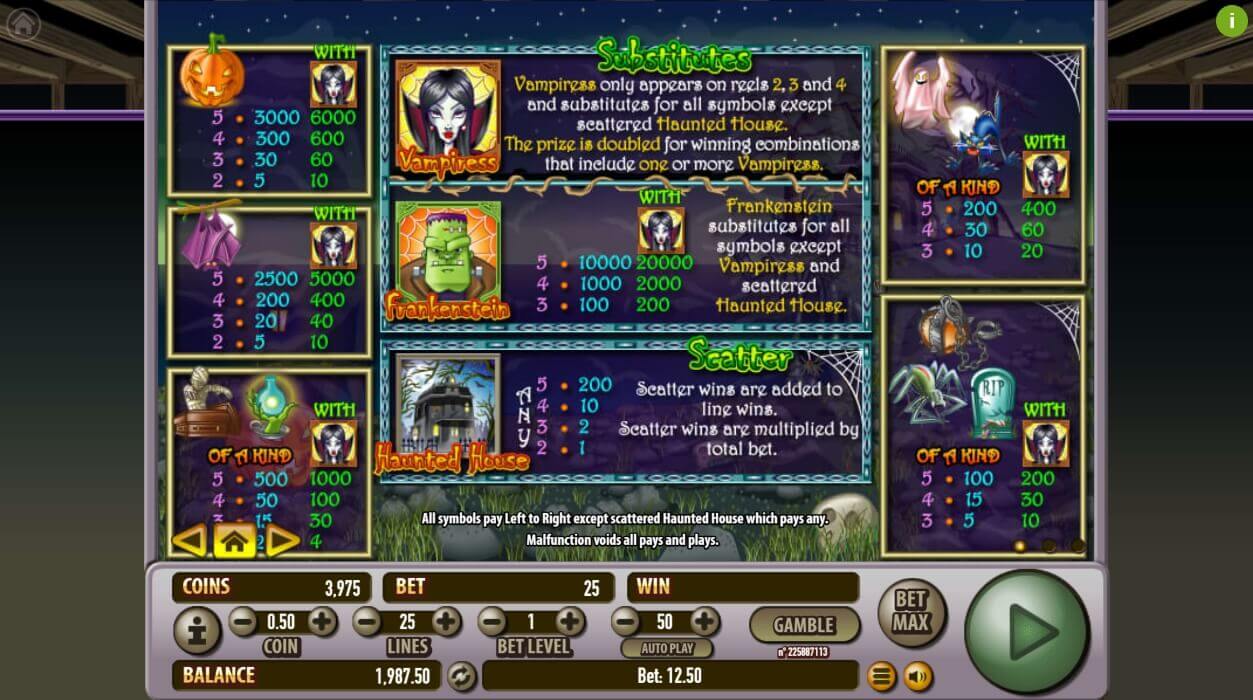The height and width of the screenshot is (700, 1253).
Task: Open the Gamble feature
Action: click(x=804, y=625)
